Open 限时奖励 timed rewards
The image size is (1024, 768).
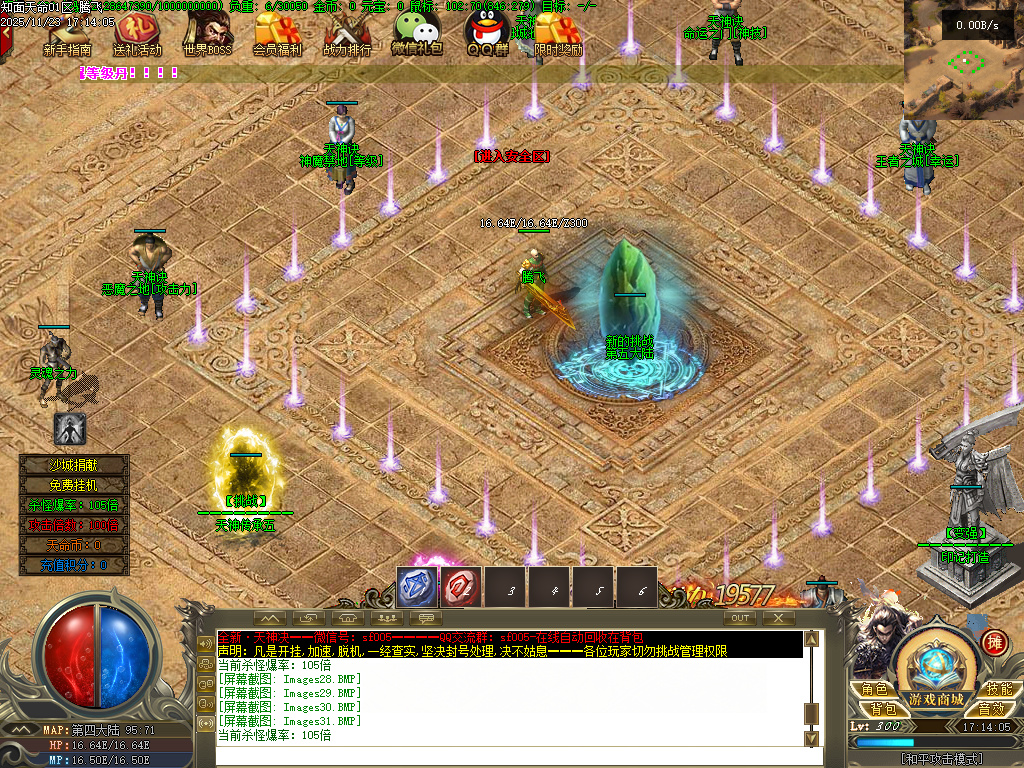point(558,33)
